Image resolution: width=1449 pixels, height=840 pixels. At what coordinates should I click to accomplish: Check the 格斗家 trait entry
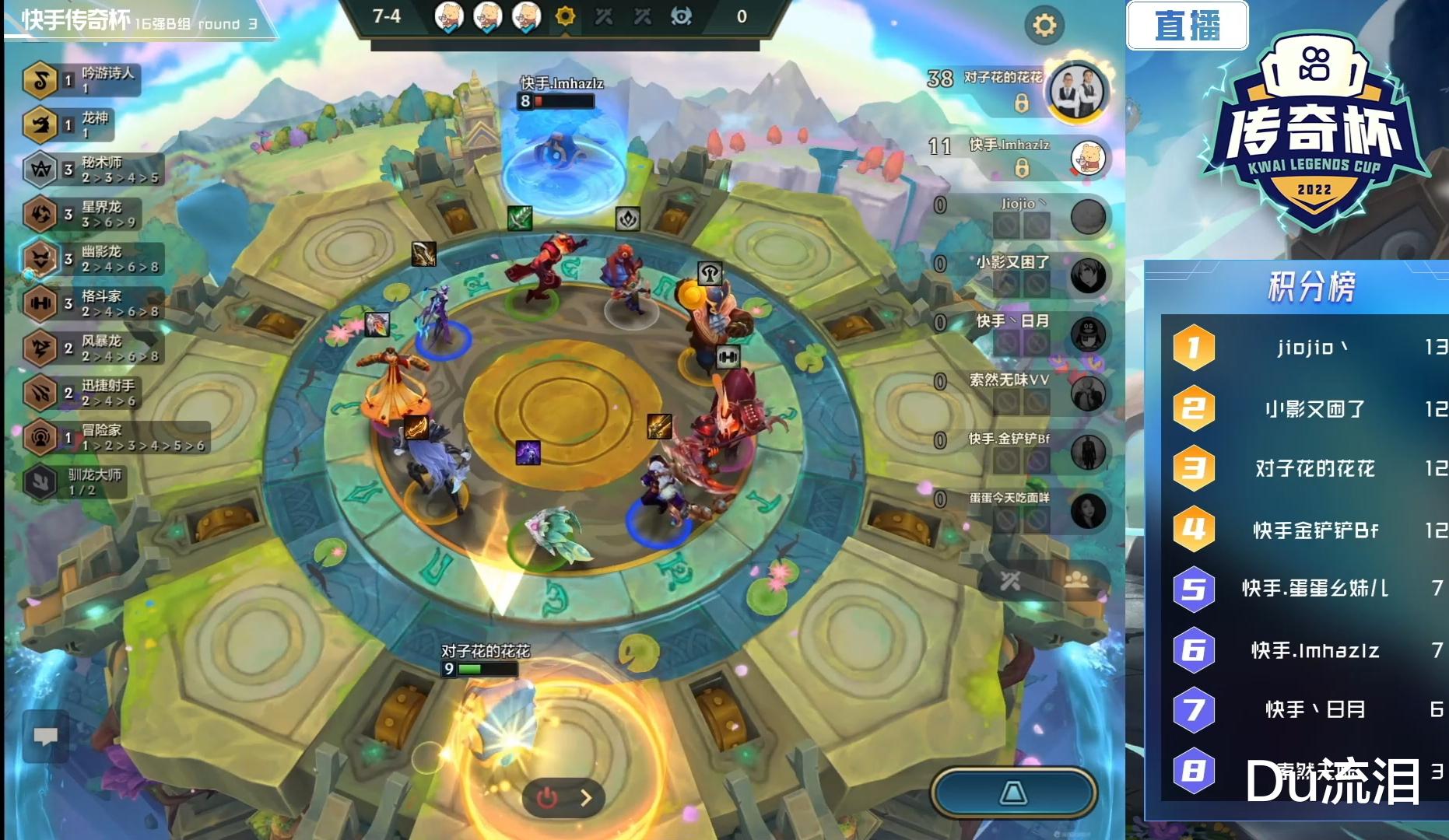tap(92, 303)
